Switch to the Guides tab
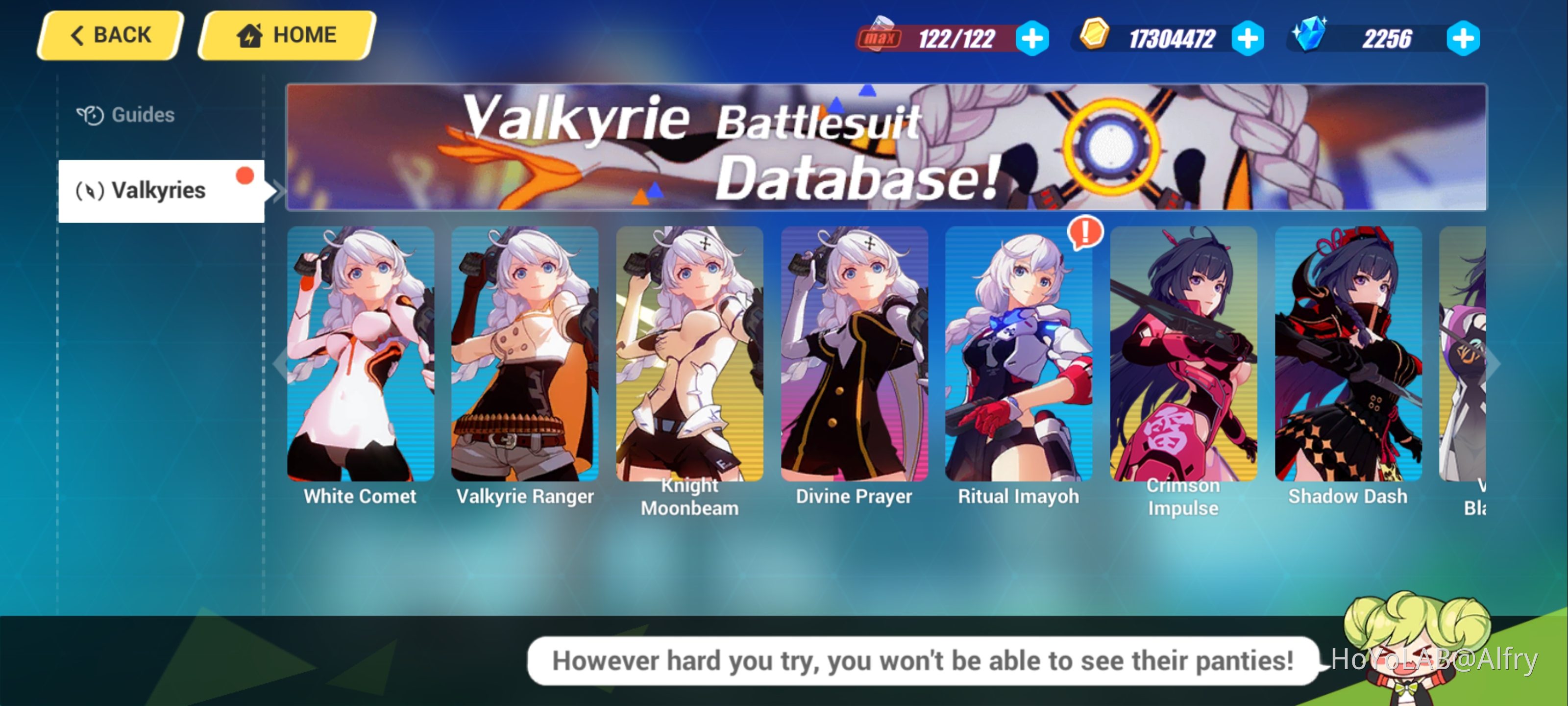The height and width of the screenshot is (706, 1568). pyautogui.click(x=141, y=114)
